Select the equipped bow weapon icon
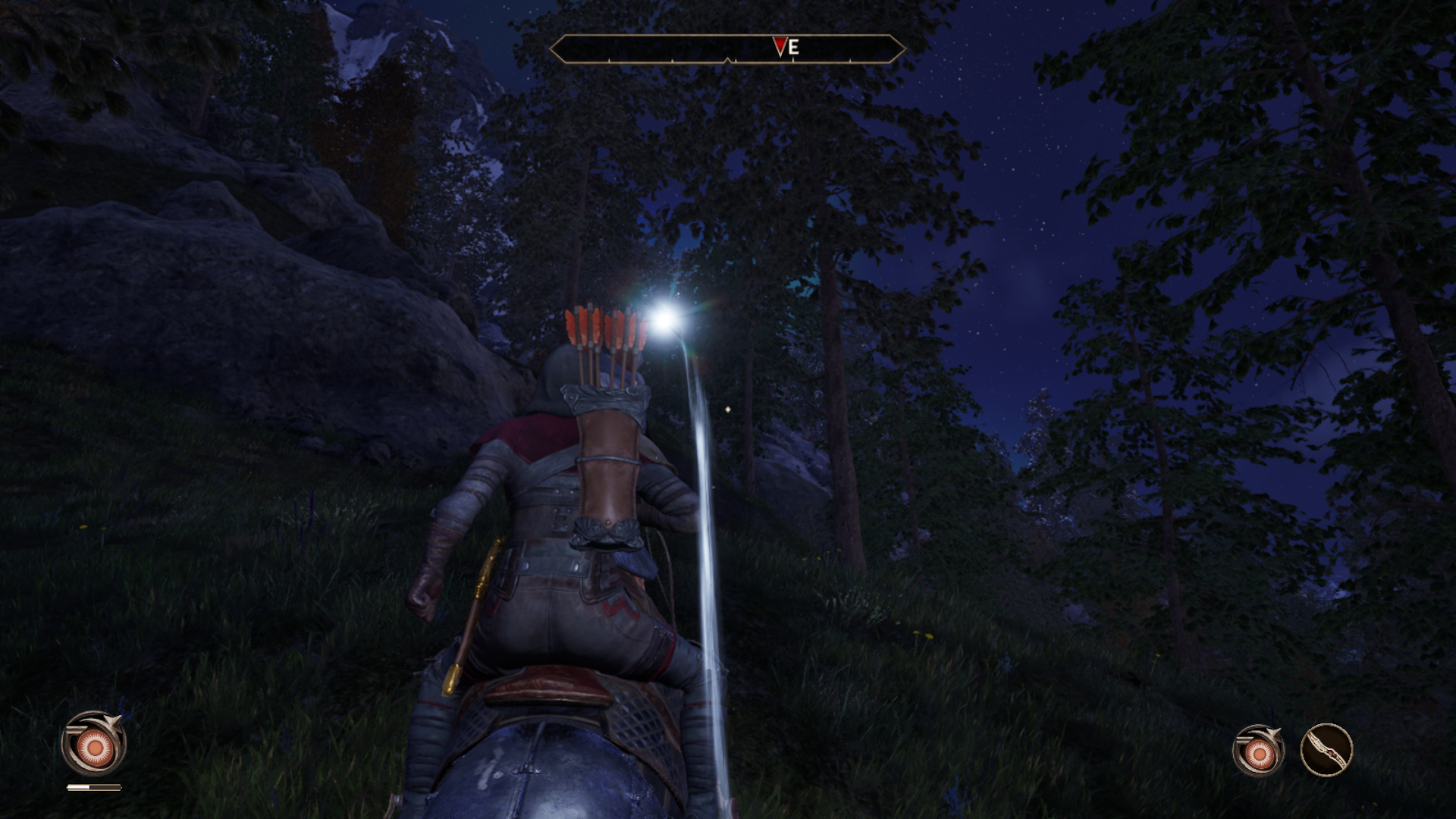 pos(1326,750)
